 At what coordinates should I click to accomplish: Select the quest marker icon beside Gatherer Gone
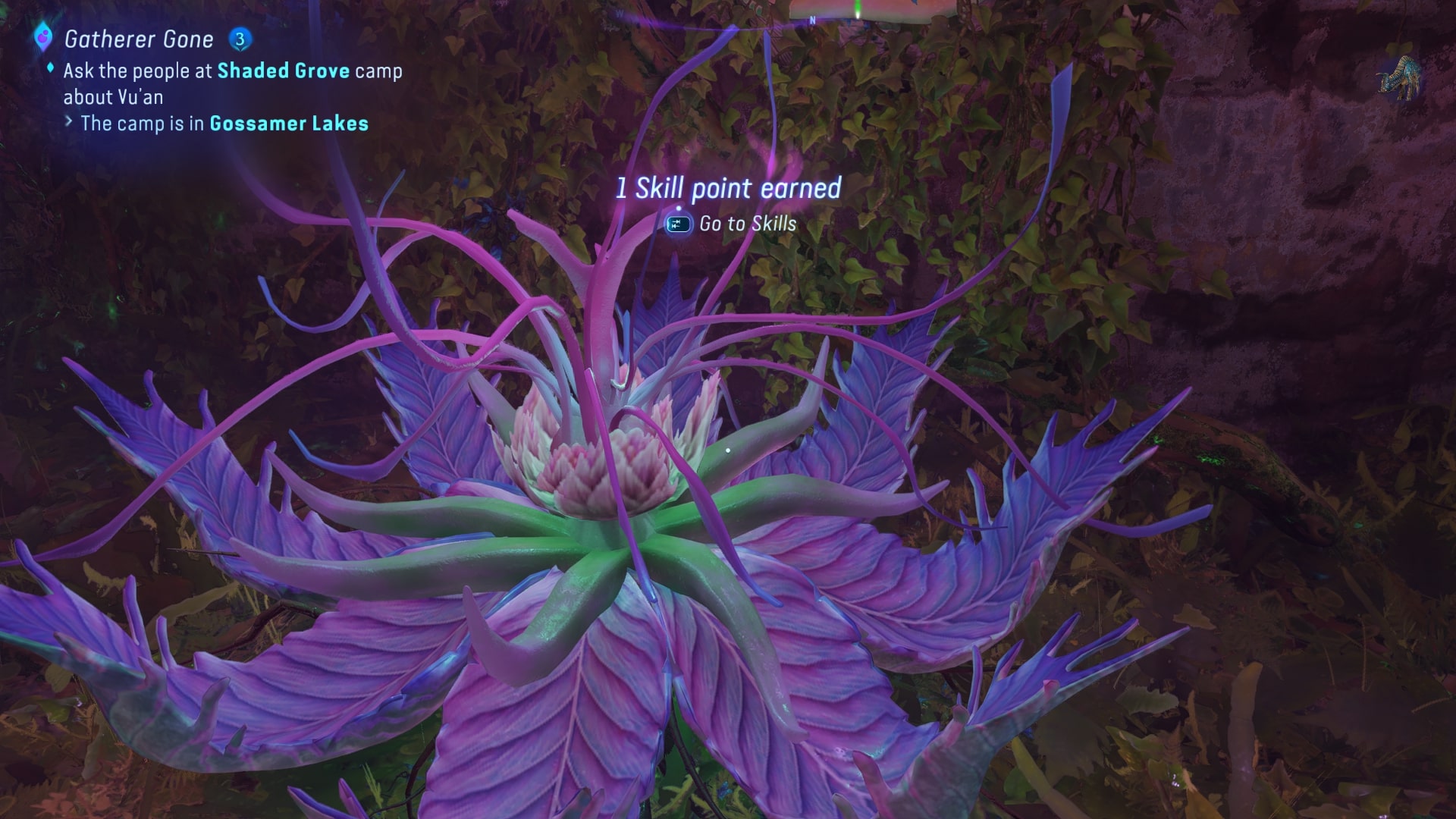coord(43,36)
